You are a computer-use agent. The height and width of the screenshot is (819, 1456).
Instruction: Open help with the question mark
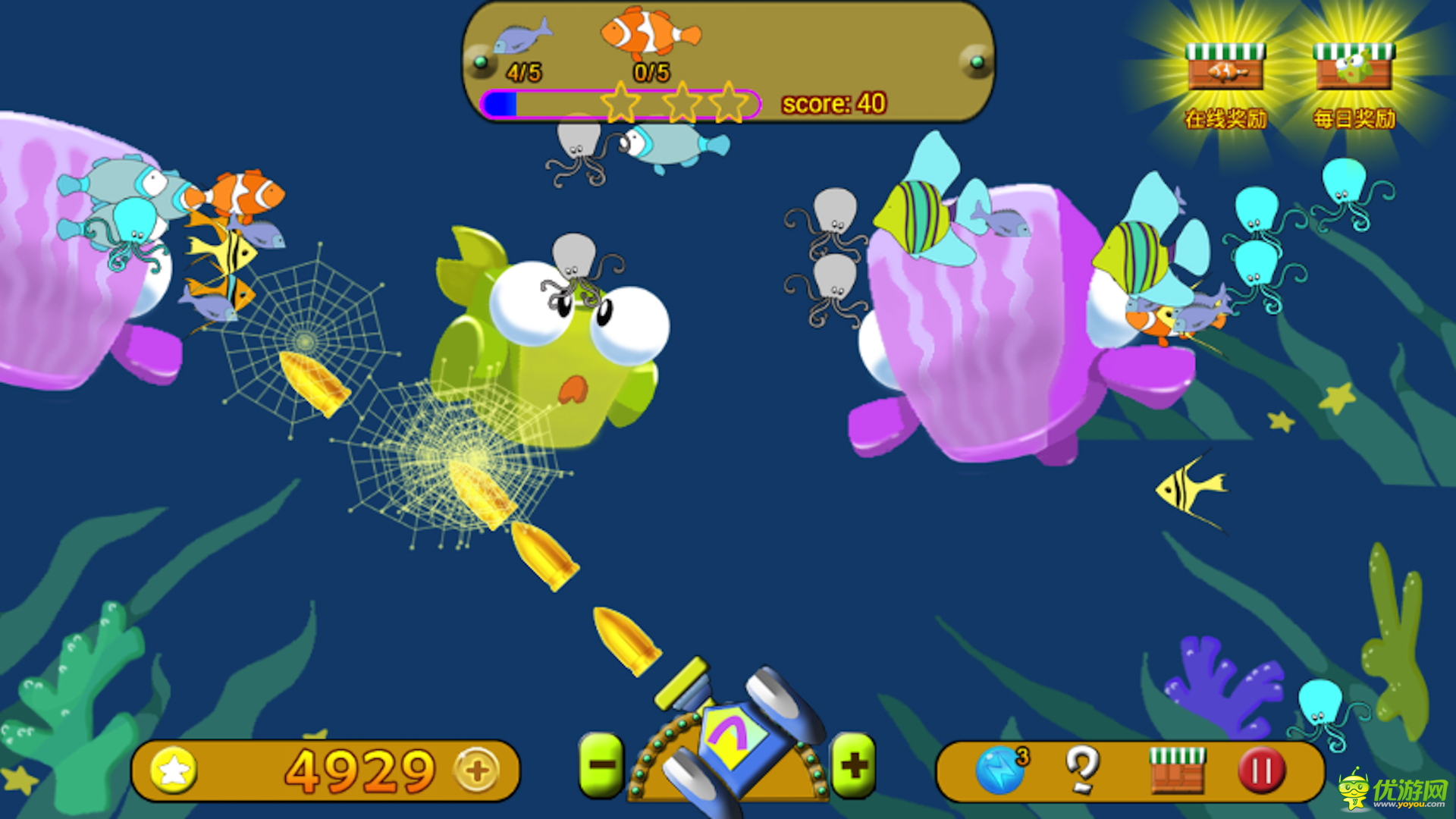[1082, 769]
